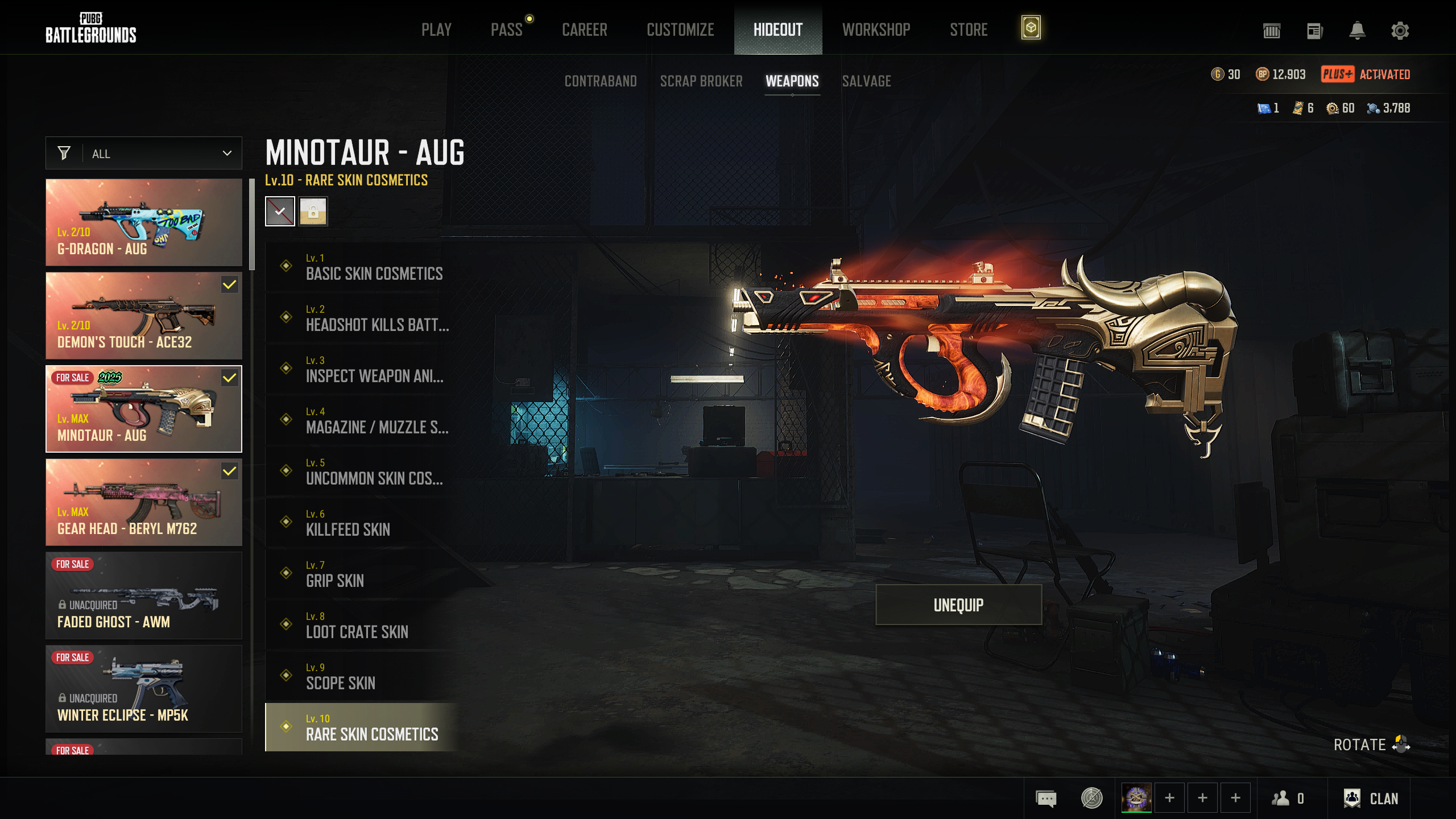Select Gear Head Beryl M762 skin
The height and width of the screenshot is (819, 1456).
pos(144,502)
